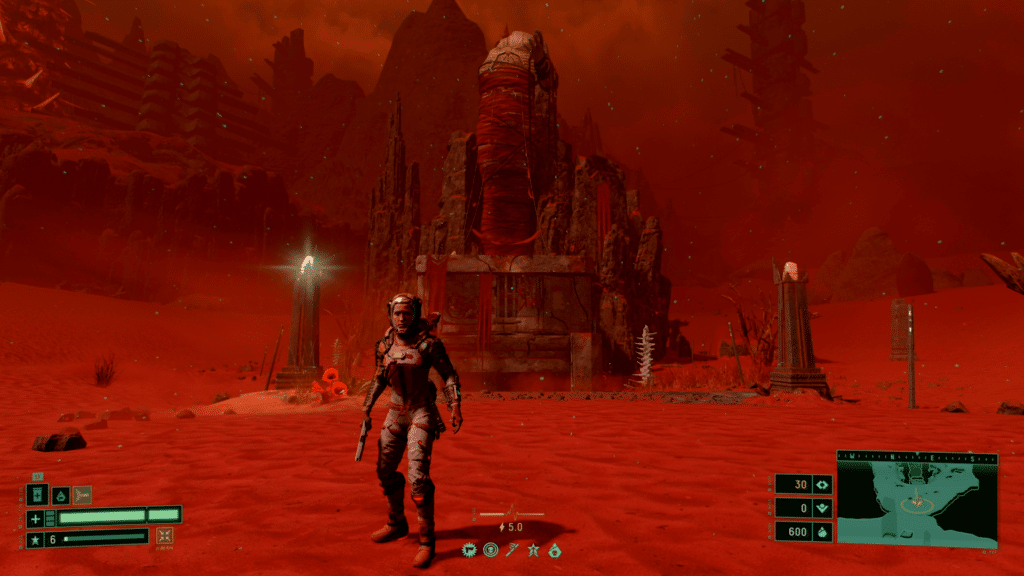Click the chevron resource icon showing 0

pyautogui.click(x=823, y=508)
